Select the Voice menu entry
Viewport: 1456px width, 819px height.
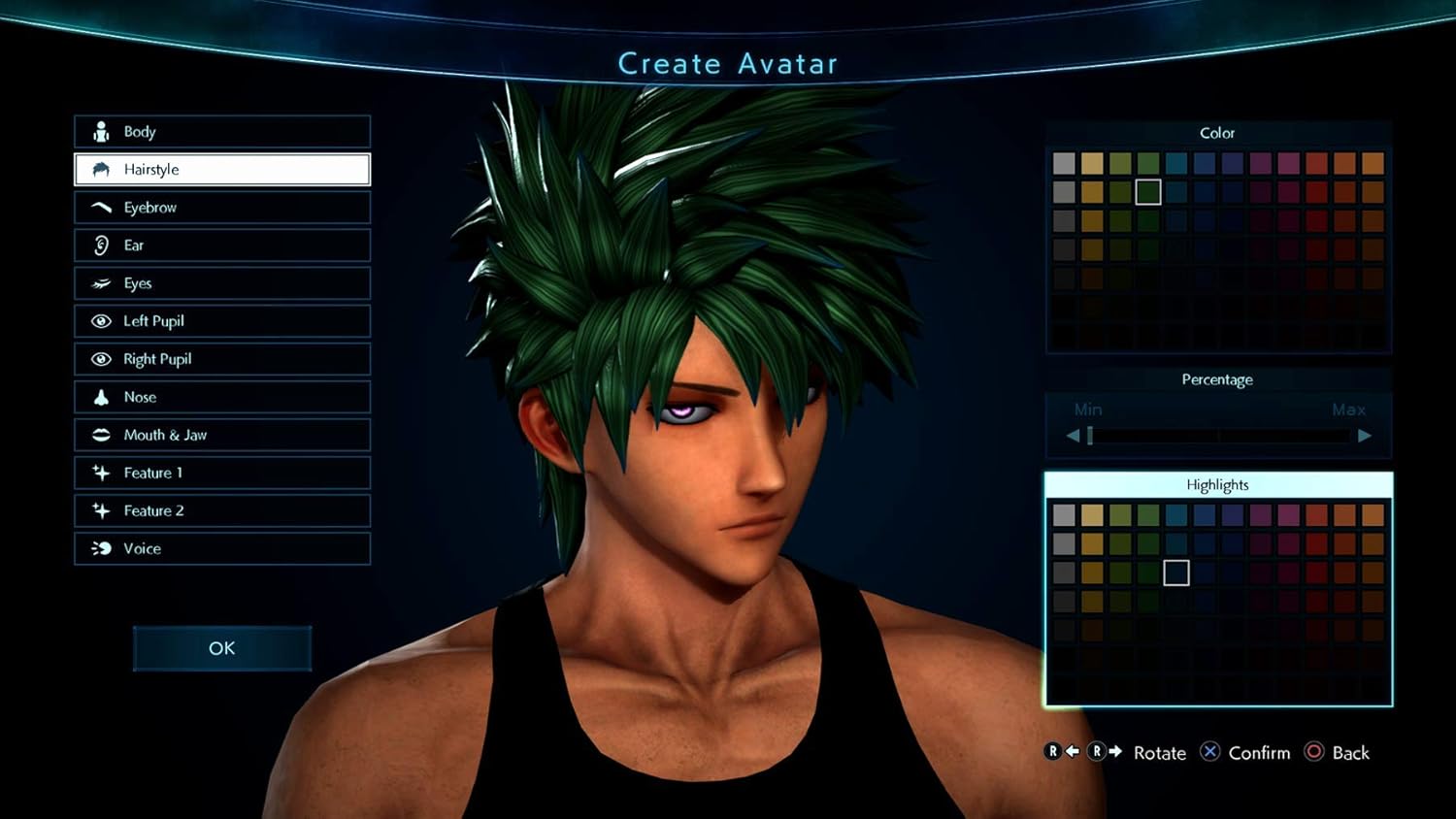point(222,548)
